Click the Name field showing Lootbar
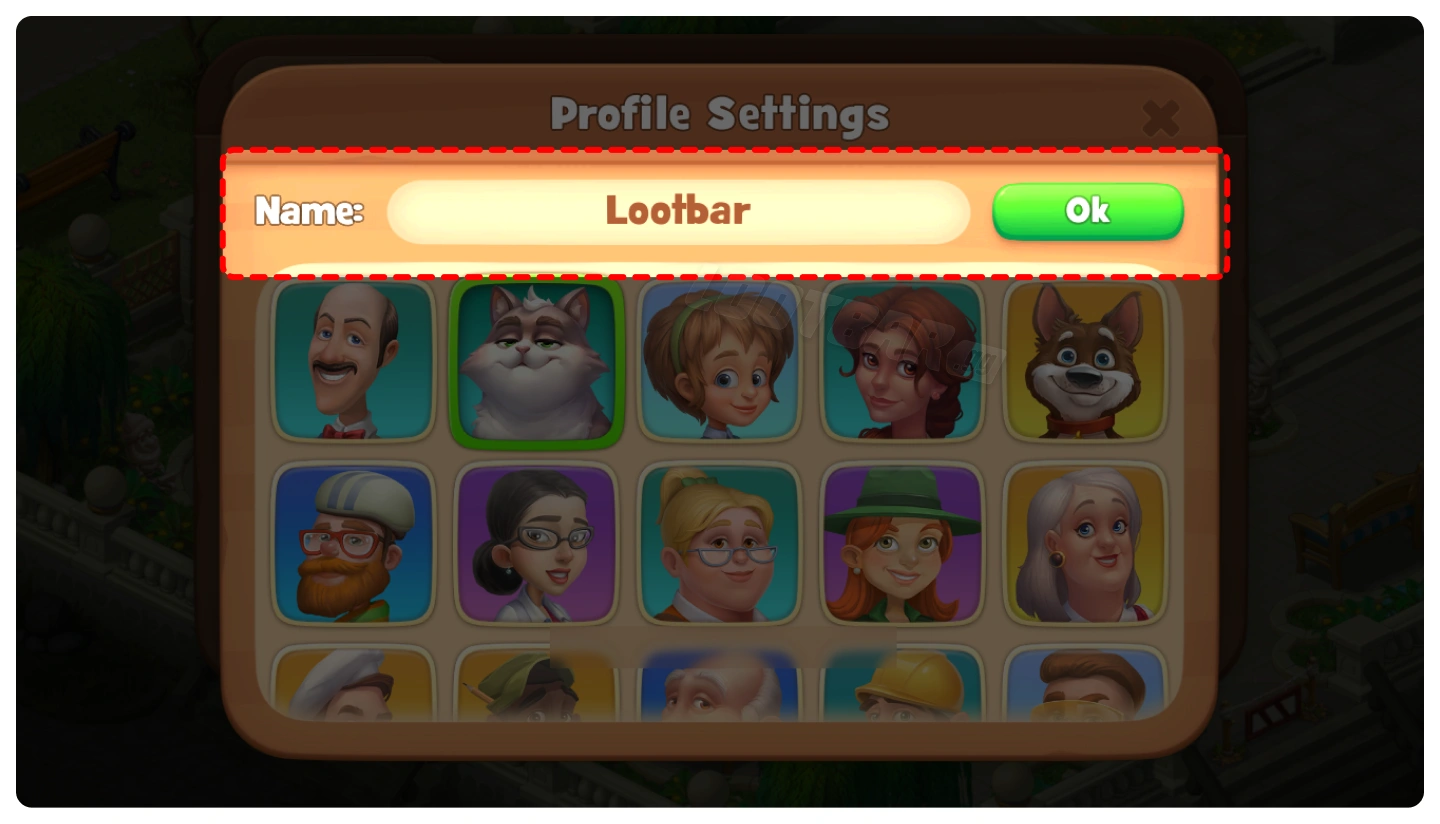This screenshot has height=824, width=1440. click(678, 211)
